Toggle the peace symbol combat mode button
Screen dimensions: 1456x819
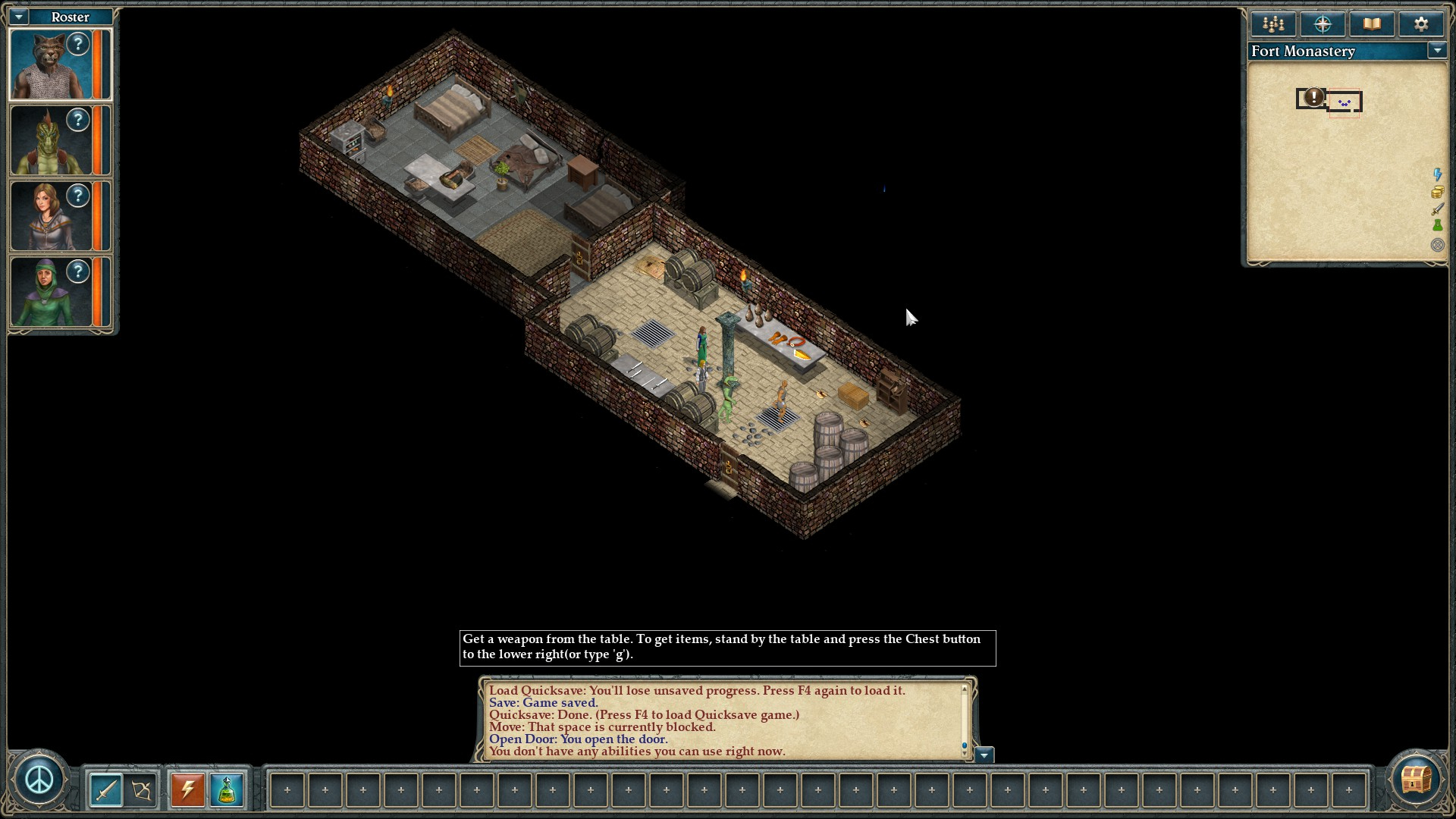pyautogui.click(x=39, y=780)
